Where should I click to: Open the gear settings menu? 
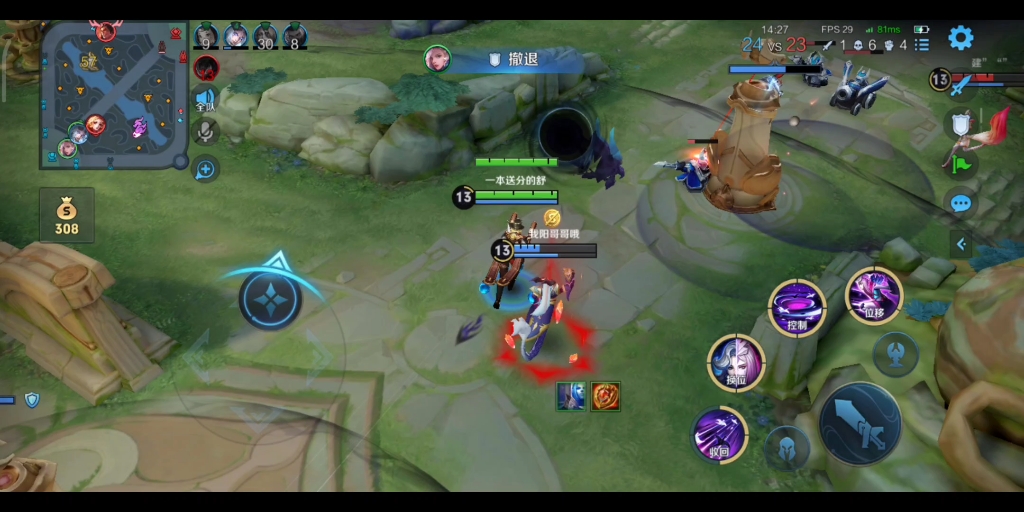(960, 38)
